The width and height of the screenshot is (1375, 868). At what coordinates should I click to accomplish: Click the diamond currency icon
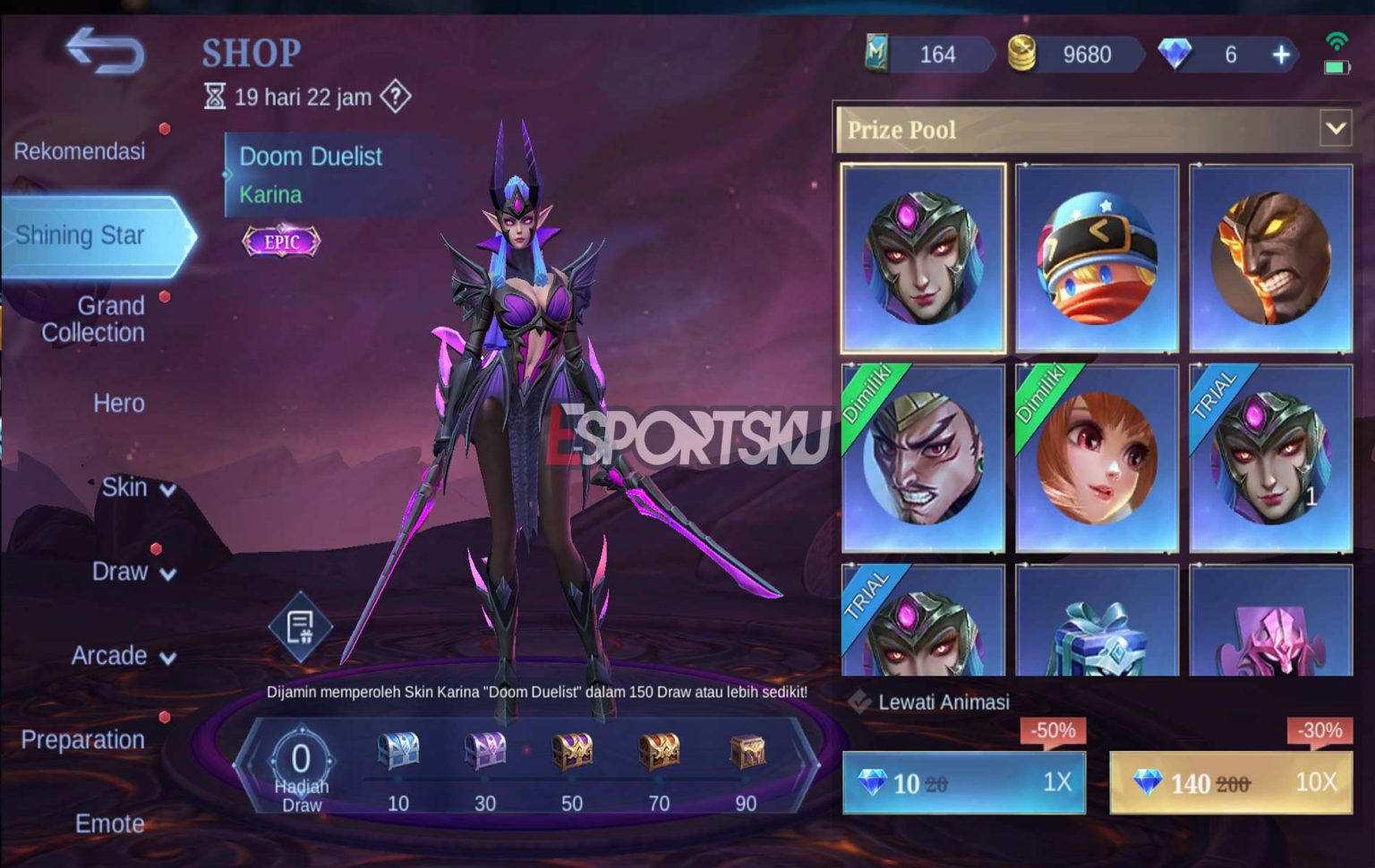coord(1173,55)
